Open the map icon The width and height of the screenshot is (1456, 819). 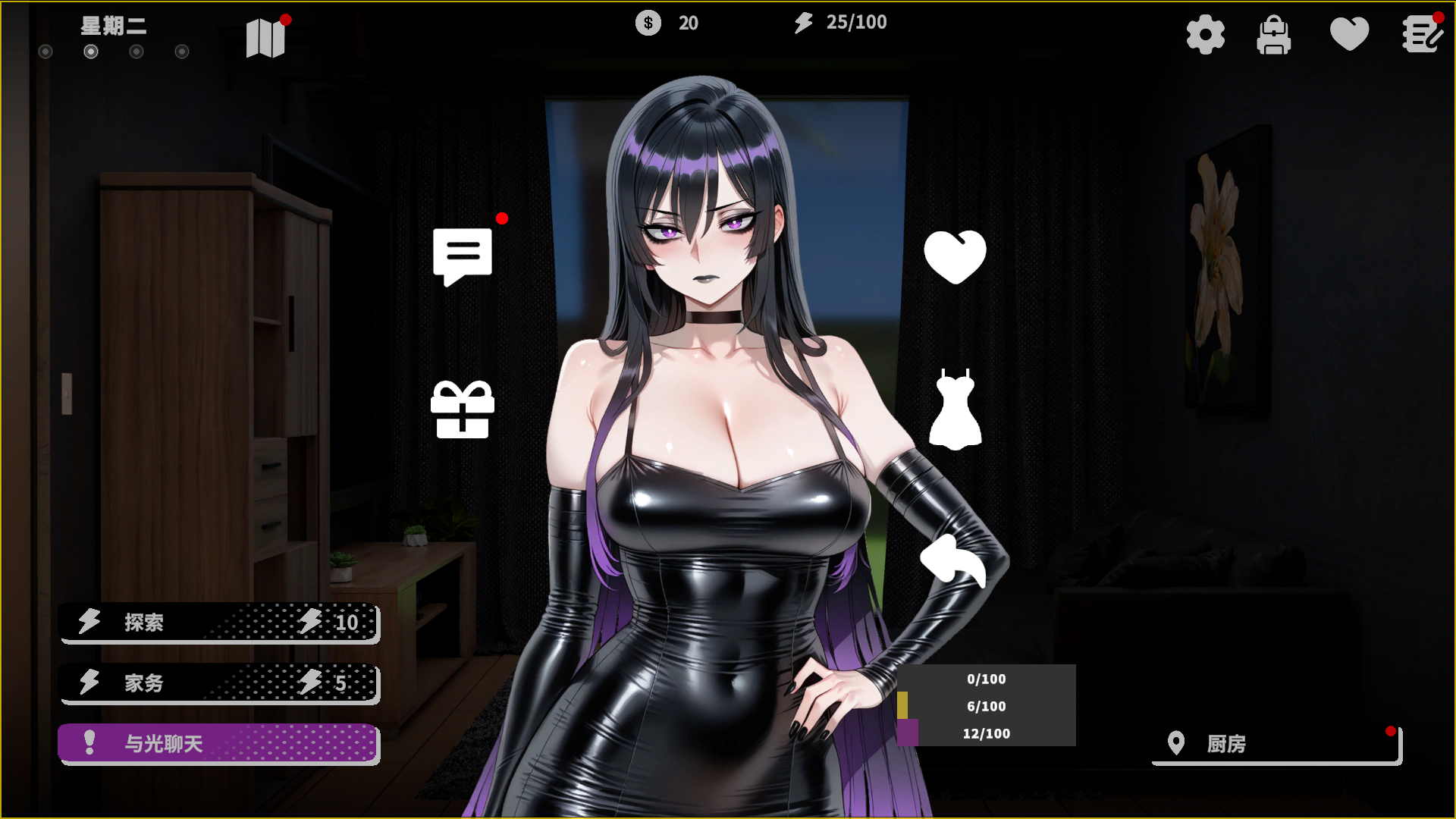pyautogui.click(x=265, y=38)
